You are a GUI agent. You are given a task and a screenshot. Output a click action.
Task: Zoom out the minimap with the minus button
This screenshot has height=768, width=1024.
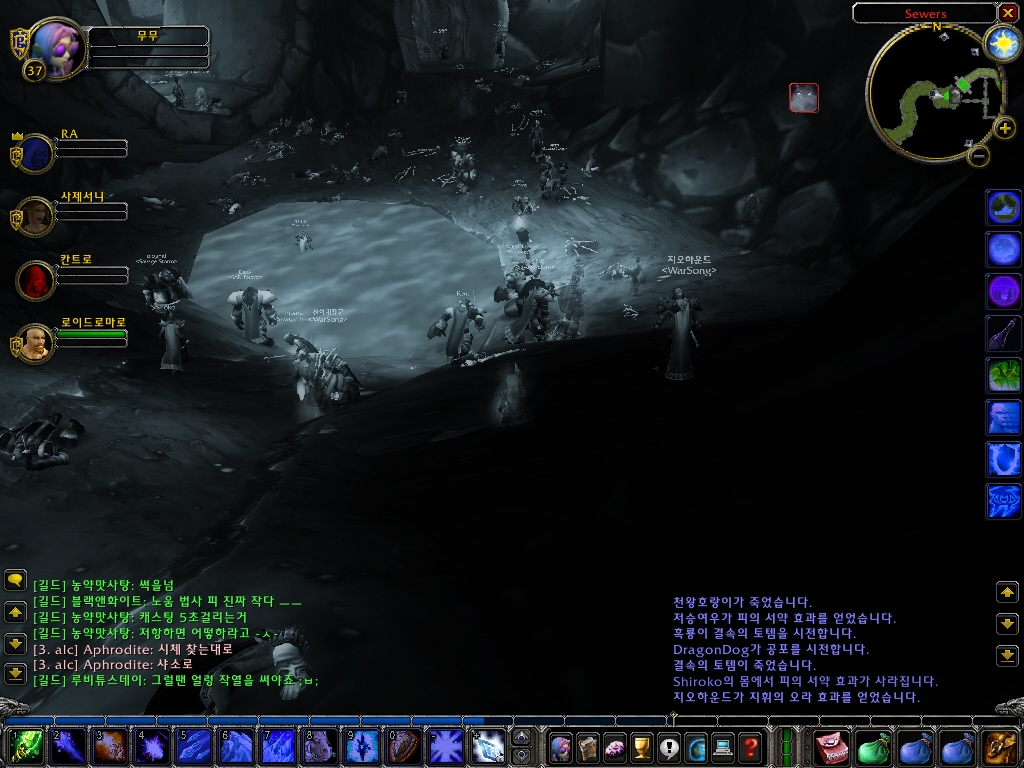coord(979,155)
